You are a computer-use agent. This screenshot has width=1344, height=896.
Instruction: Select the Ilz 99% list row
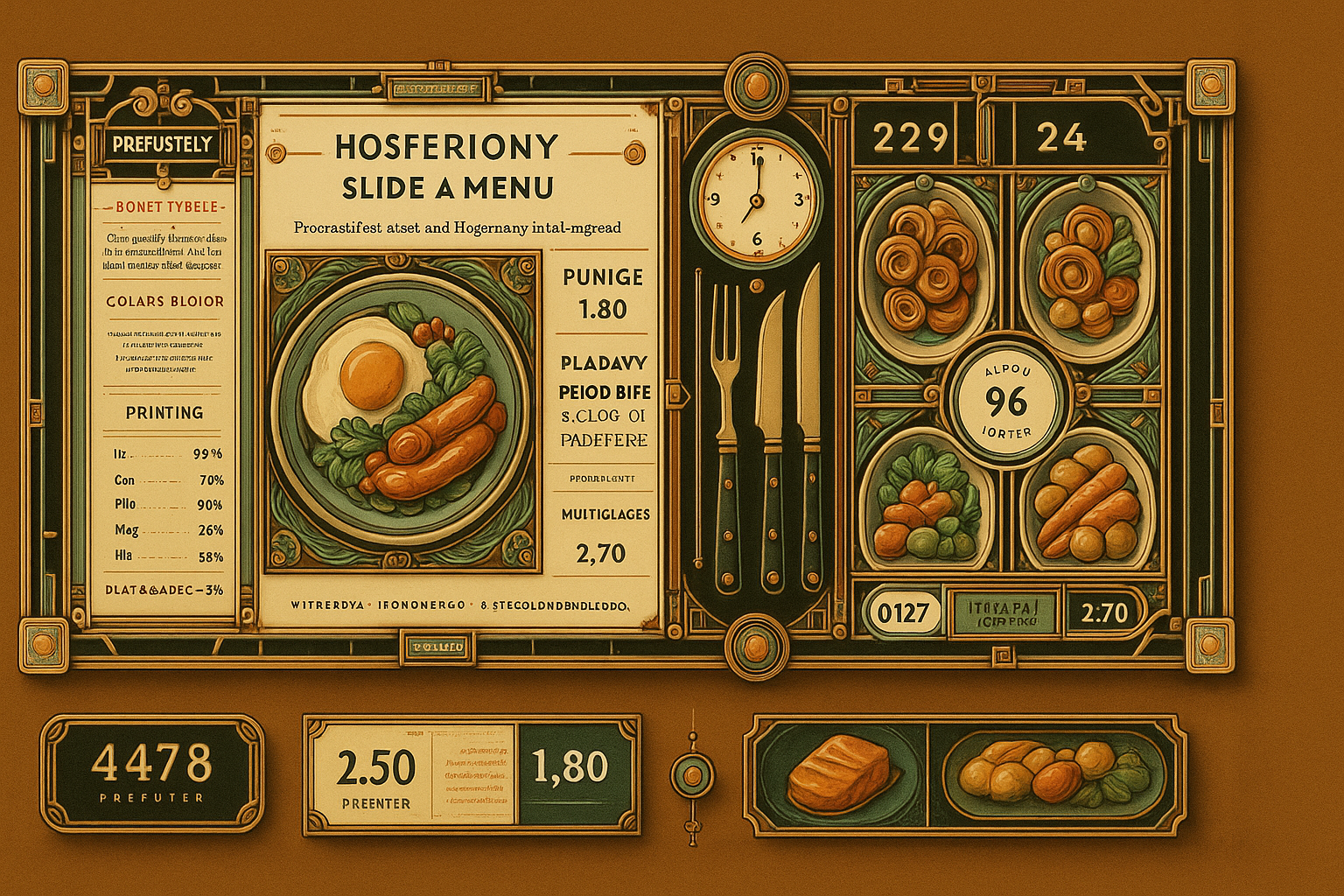pos(164,454)
